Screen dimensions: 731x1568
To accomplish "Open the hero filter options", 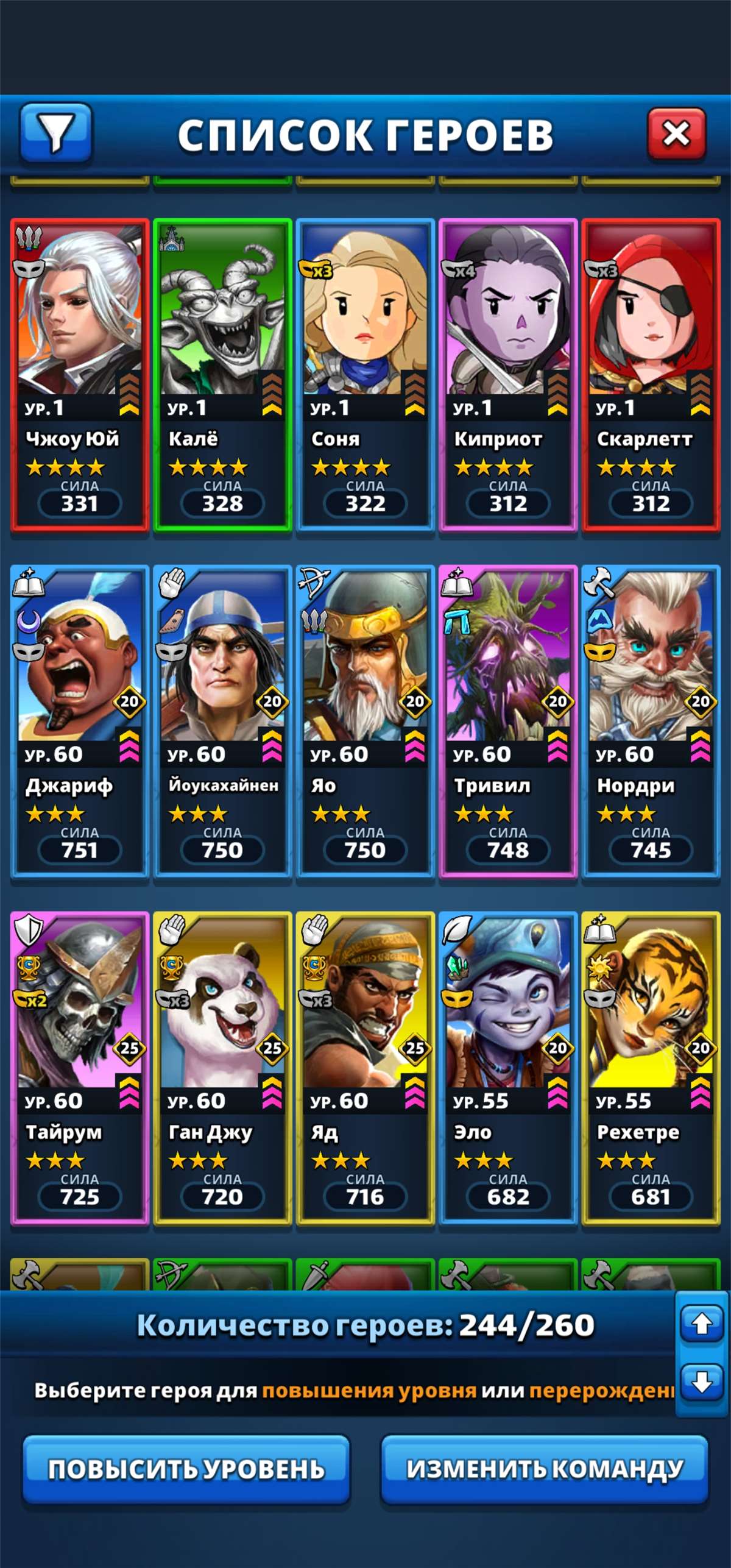I will (55, 133).
